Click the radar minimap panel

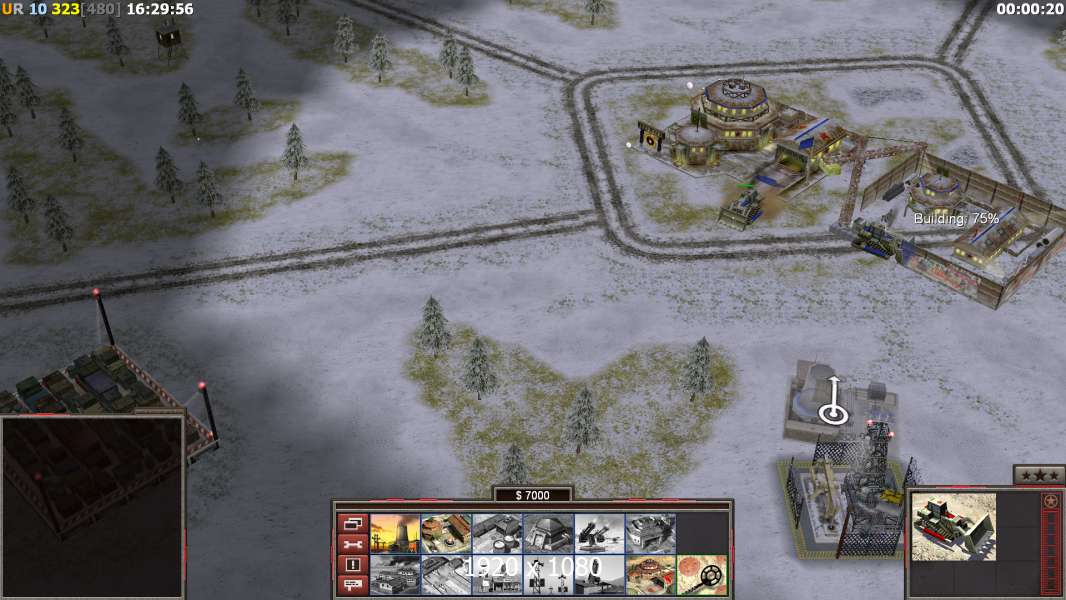tap(92, 507)
